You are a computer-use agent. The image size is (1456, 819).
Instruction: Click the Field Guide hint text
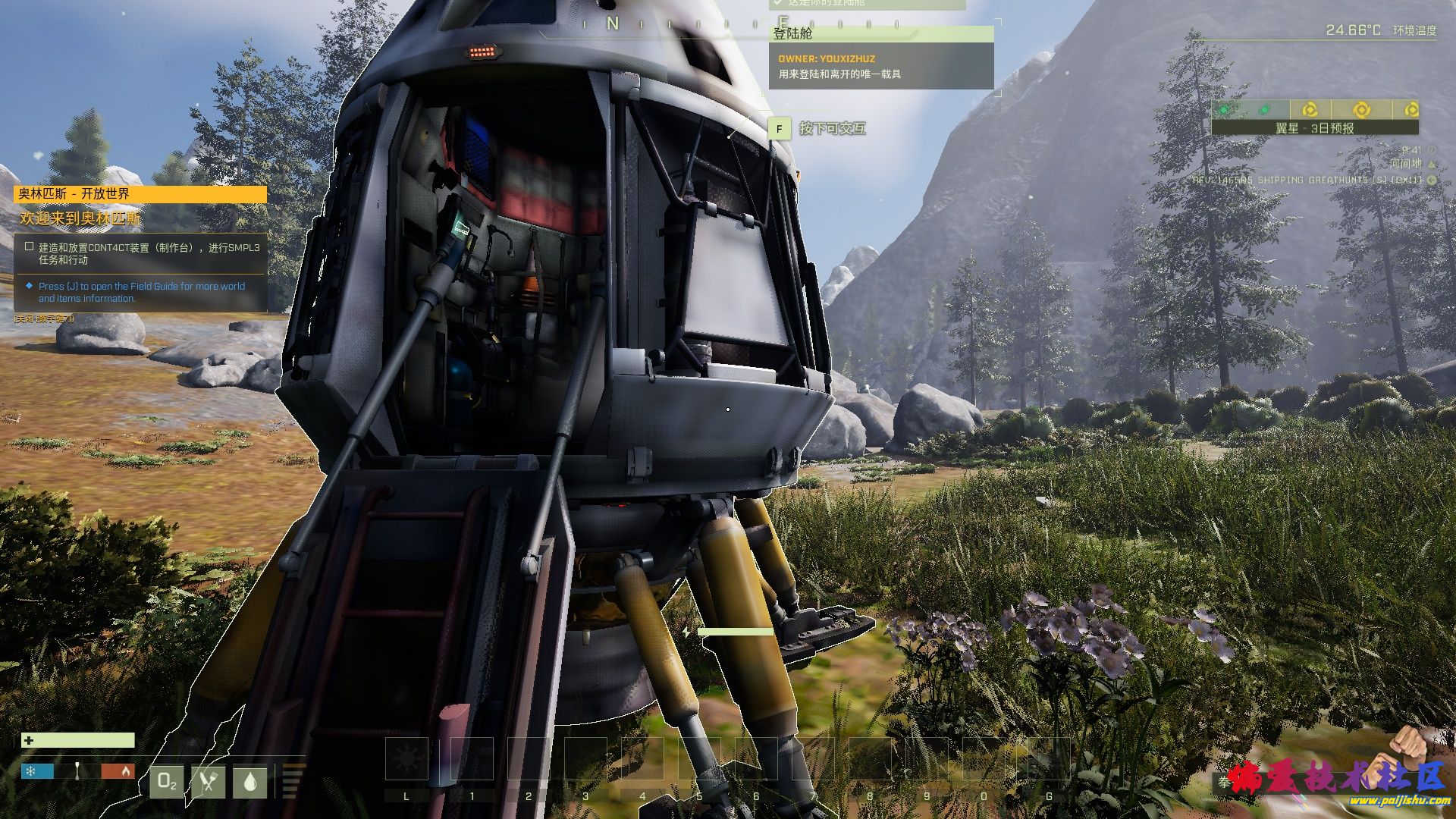pos(141,292)
